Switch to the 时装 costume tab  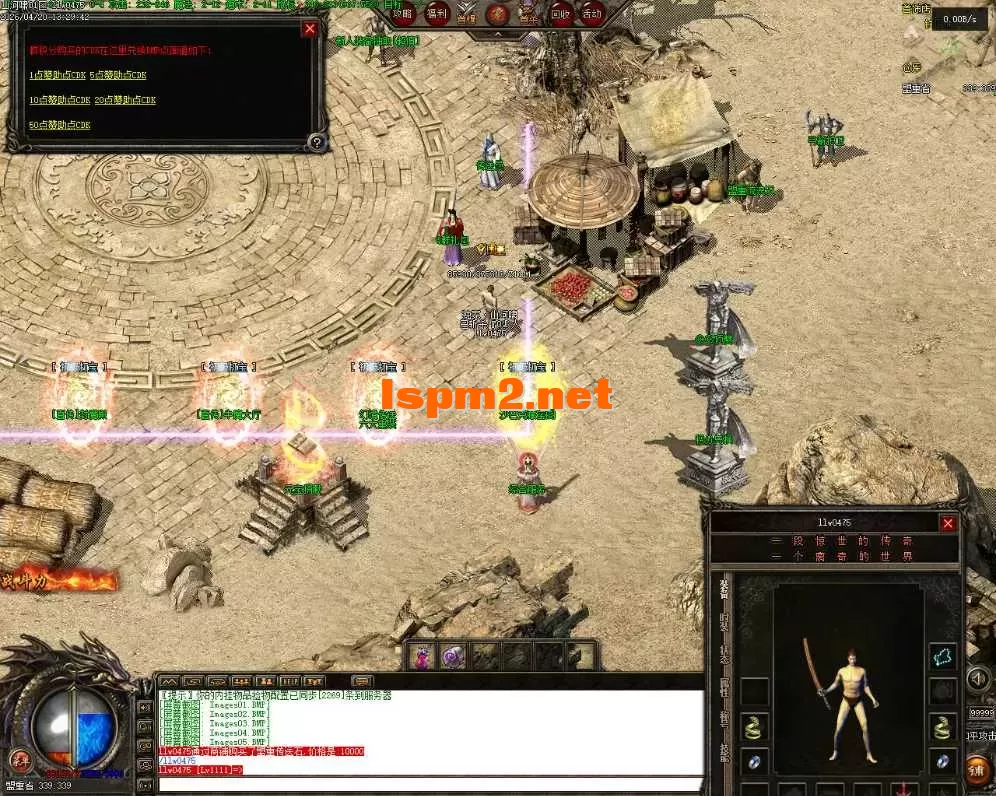[724, 621]
